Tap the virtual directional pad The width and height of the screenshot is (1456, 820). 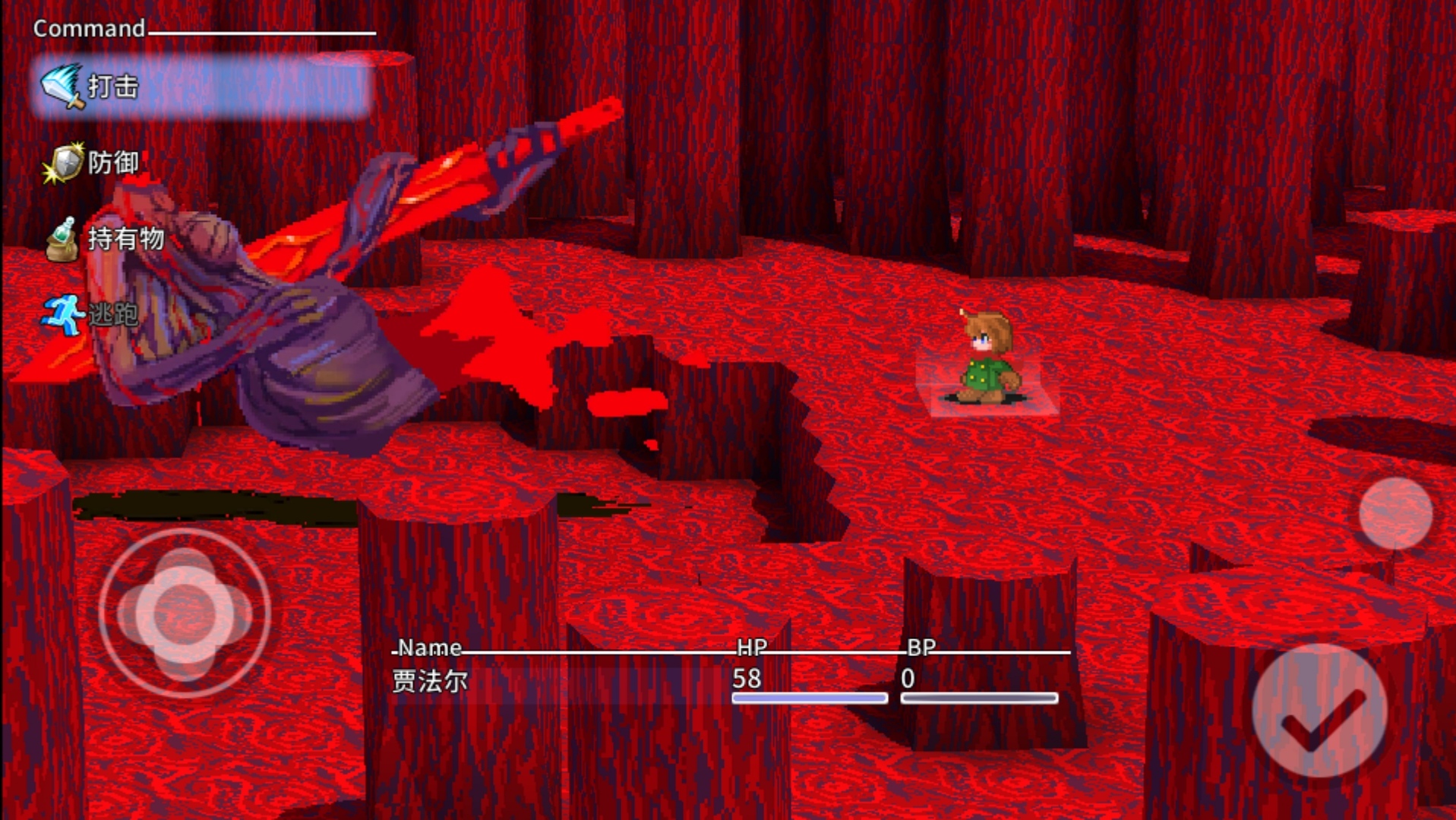pos(185,613)
